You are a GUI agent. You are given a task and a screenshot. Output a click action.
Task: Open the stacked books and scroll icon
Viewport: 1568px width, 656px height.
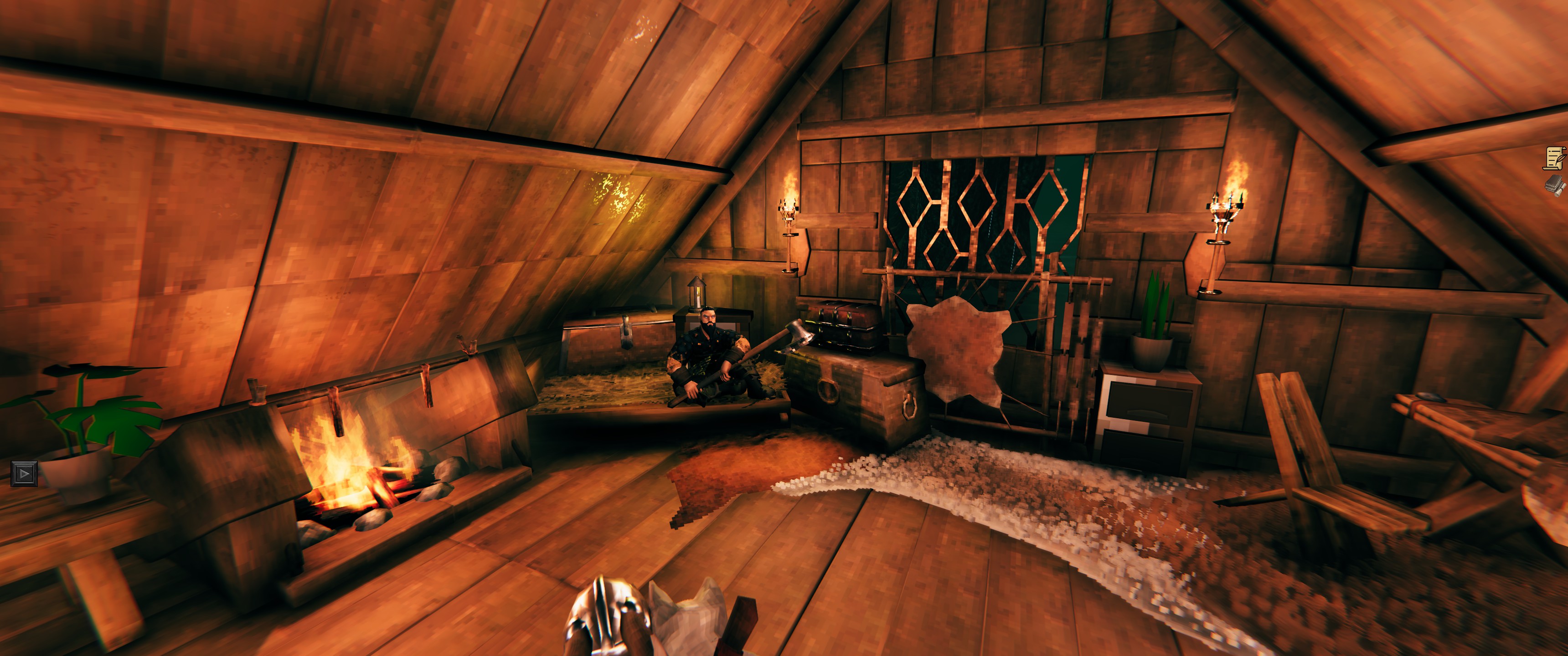click(x=1556, y=185)
